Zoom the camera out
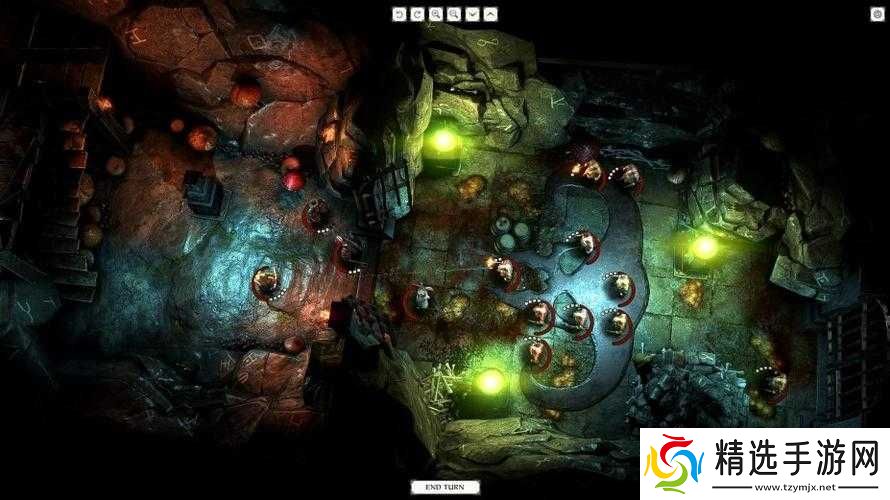This screenshot has height=500, width=890. point(454,14)
